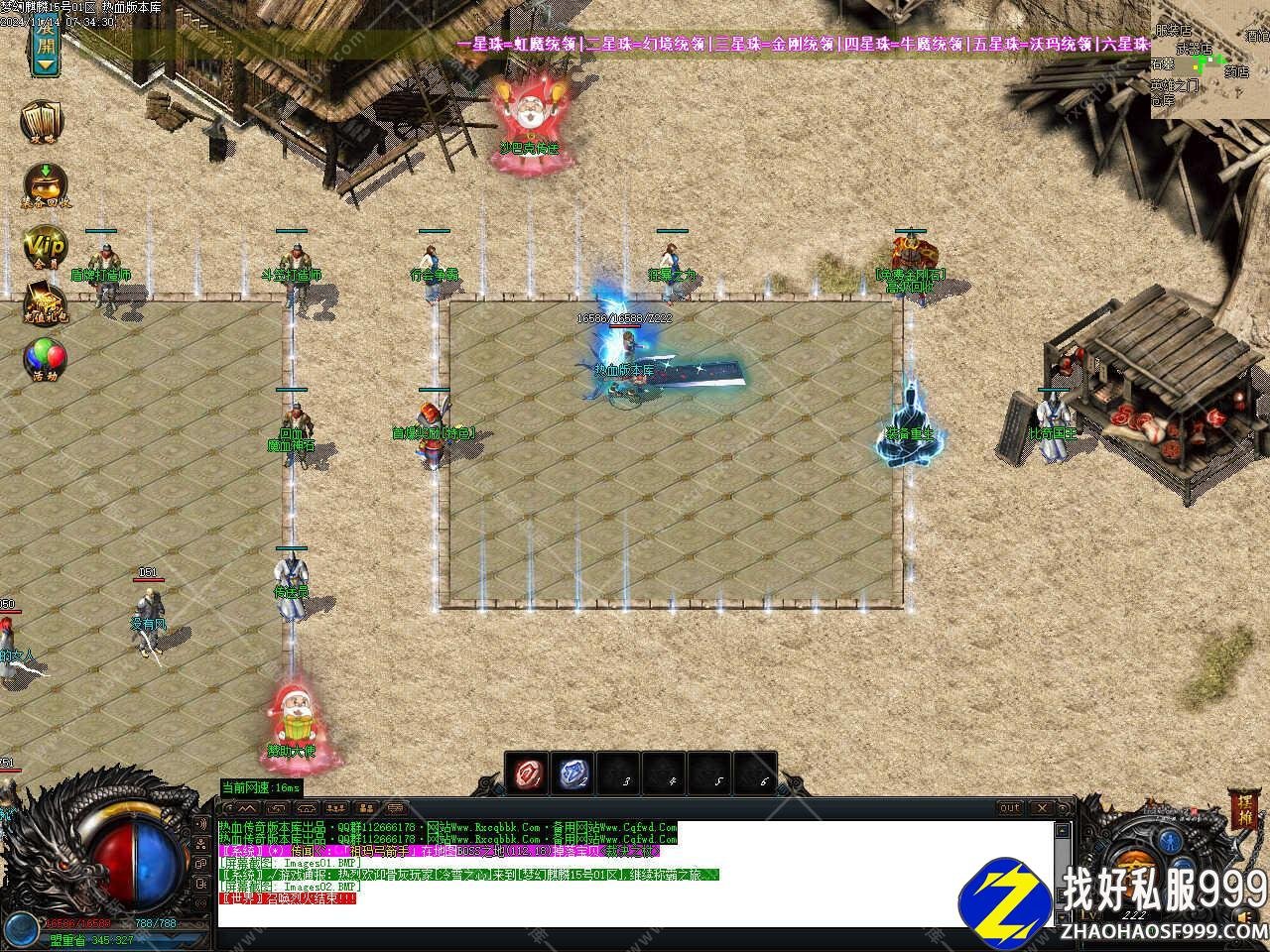
Task: Open the 攻略 strategy guide icon
Action: pos(44,123)
